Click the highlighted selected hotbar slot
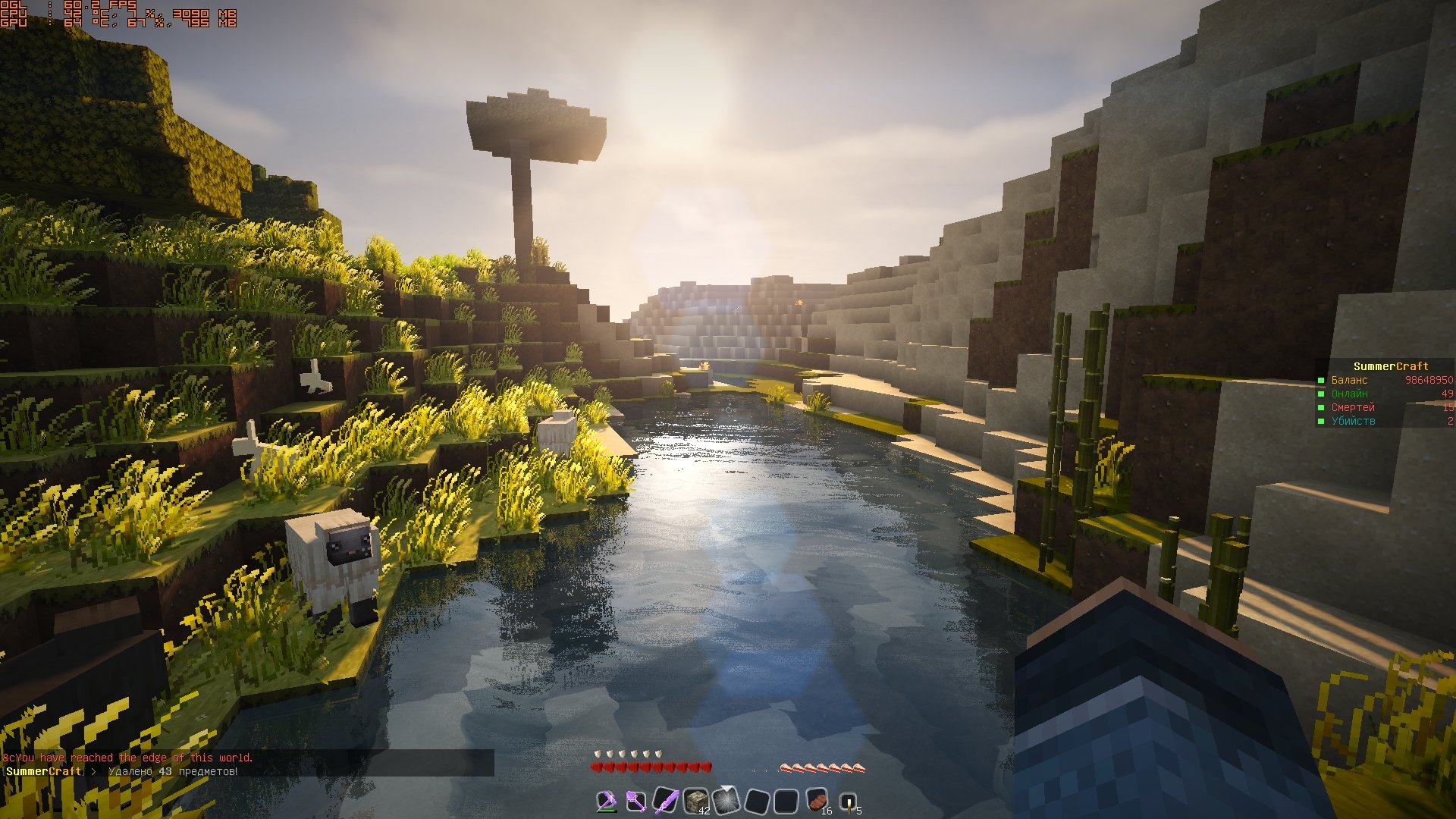This screenshot has width=1456, height=819. [726, 801]
